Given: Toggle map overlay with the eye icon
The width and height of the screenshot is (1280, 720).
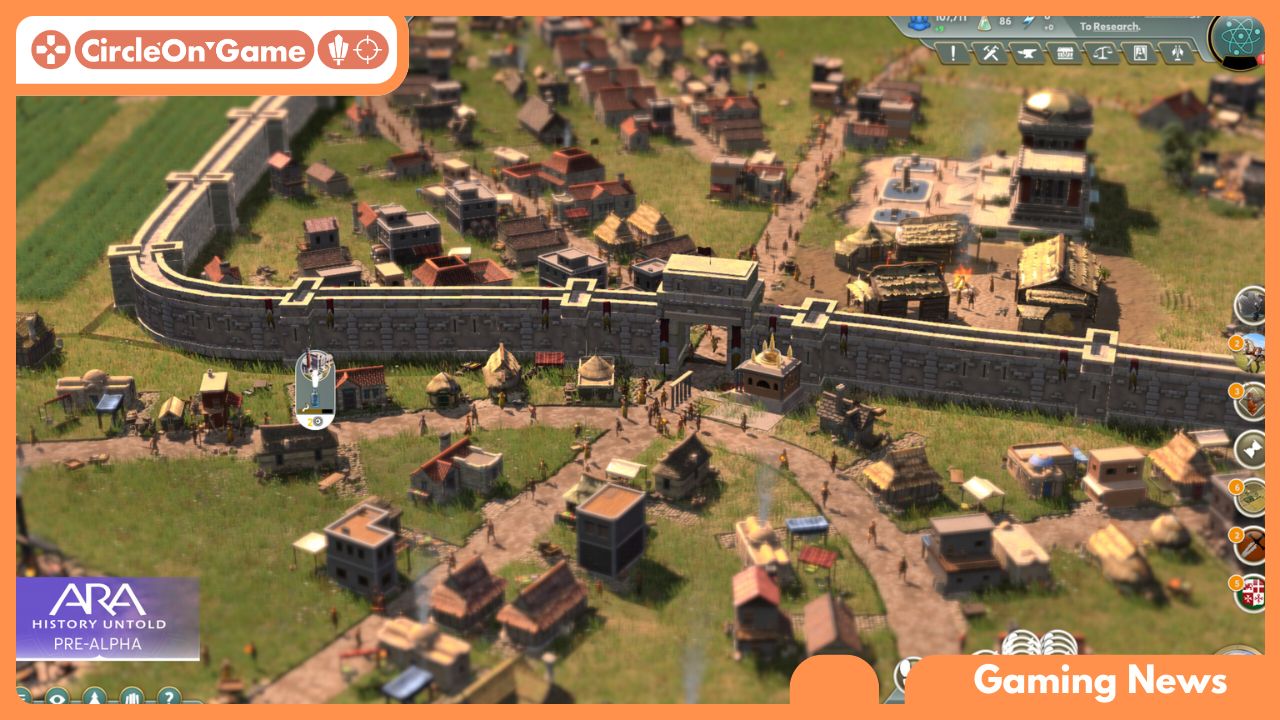Looking at the screenshot, I should point(58,700).
